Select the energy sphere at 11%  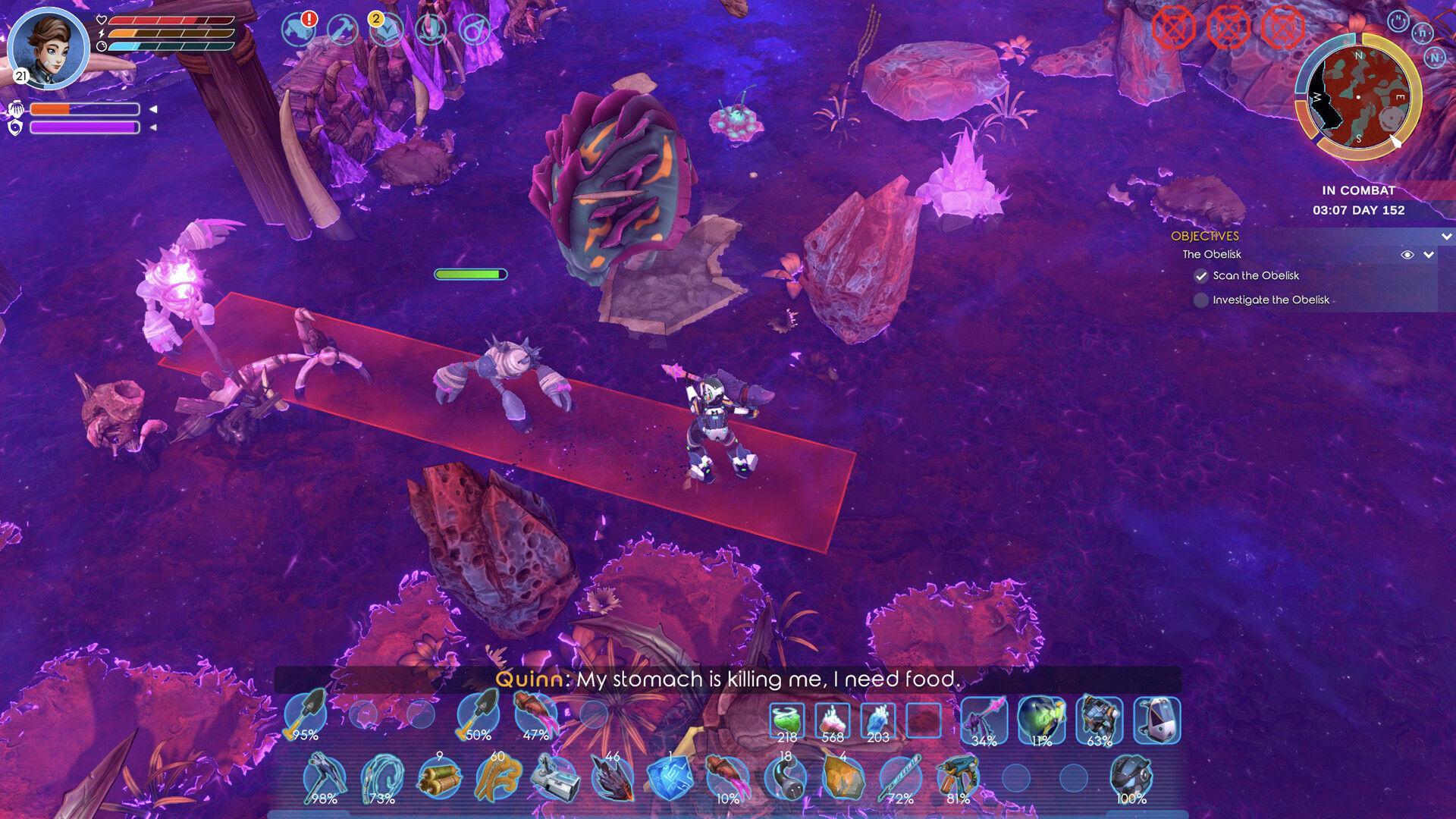(1040, 719)
